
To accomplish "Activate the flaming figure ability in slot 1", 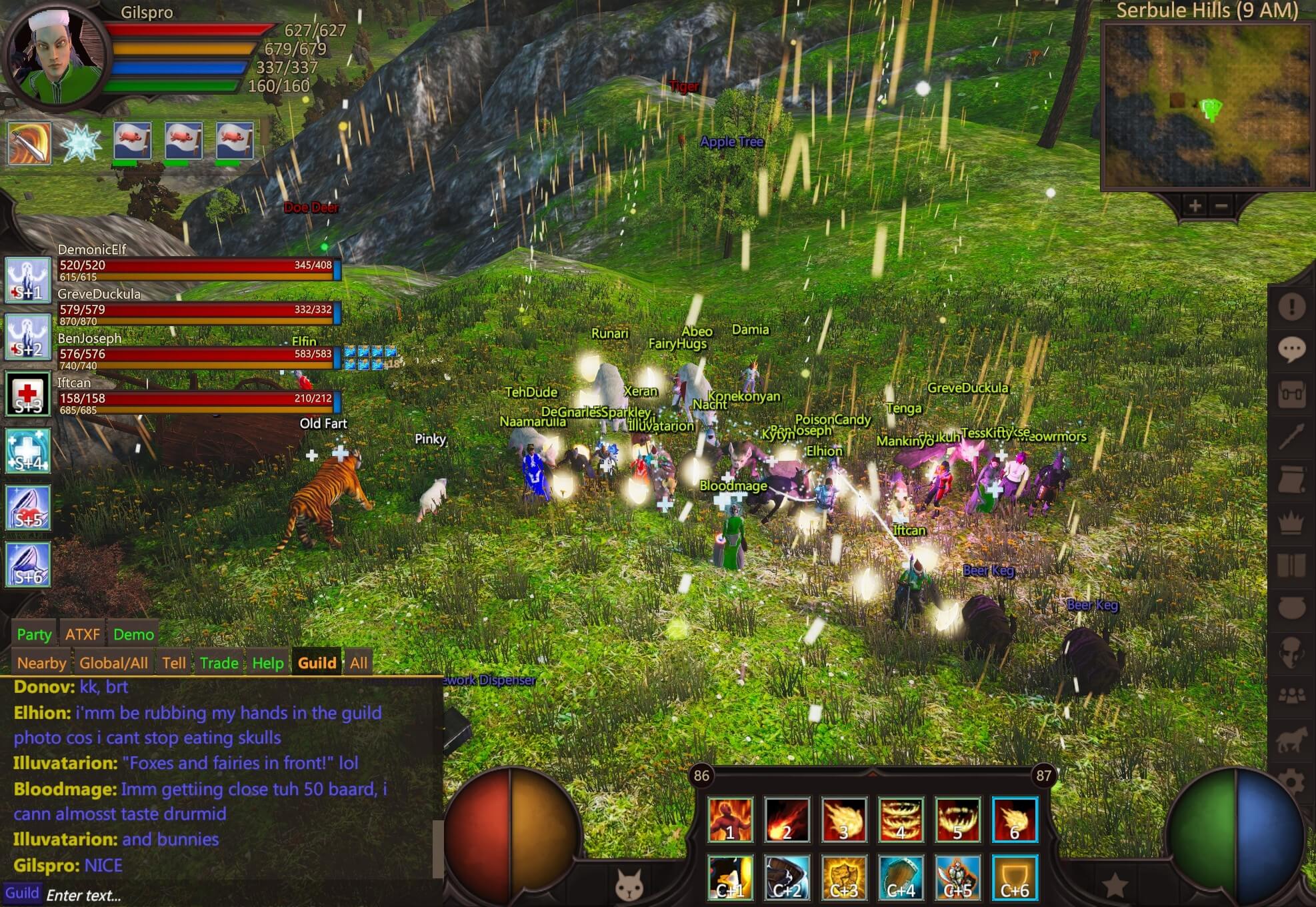I will [730, 820].
